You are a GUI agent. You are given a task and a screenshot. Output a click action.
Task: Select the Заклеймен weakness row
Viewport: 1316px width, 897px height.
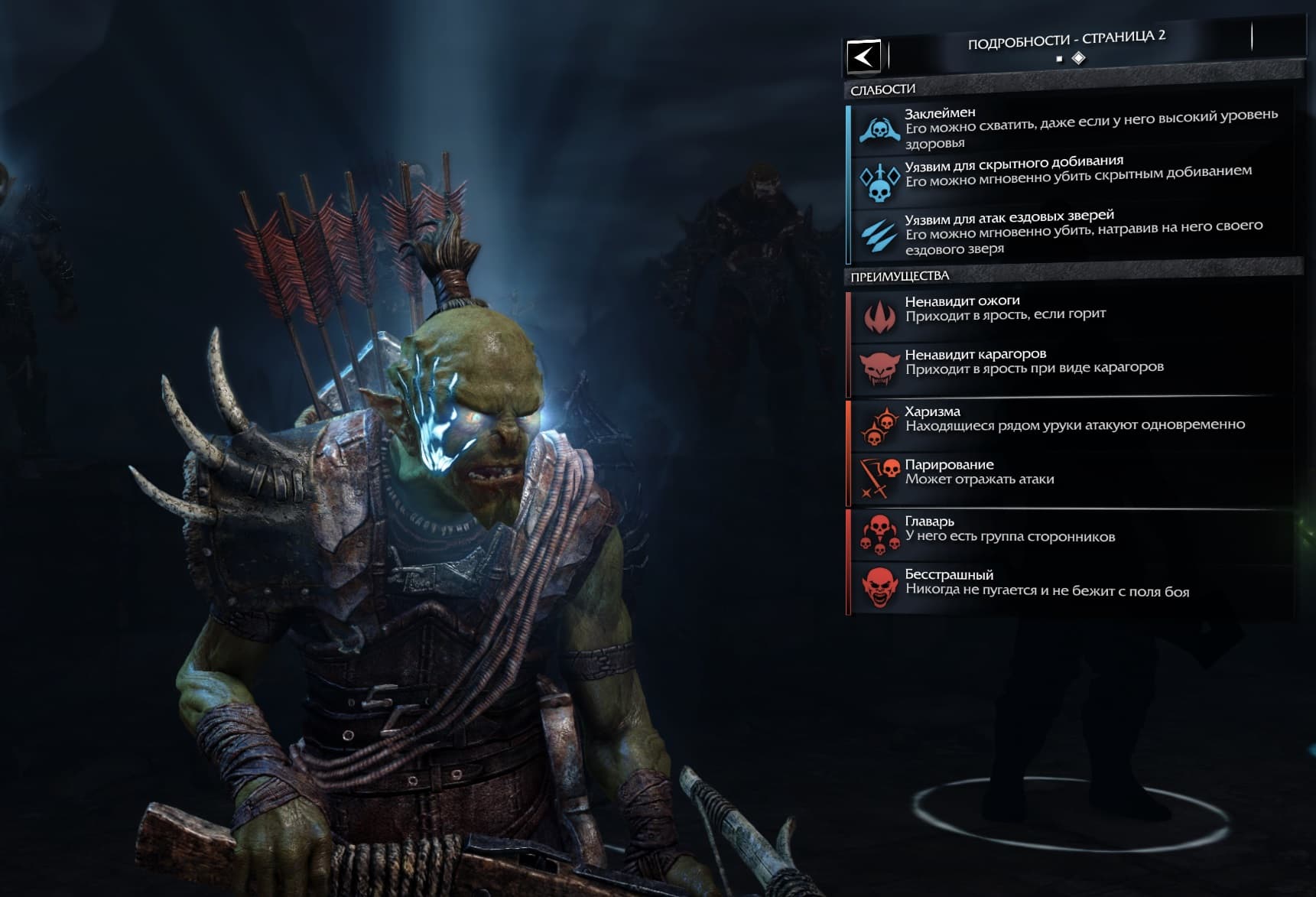[1071, 128]
